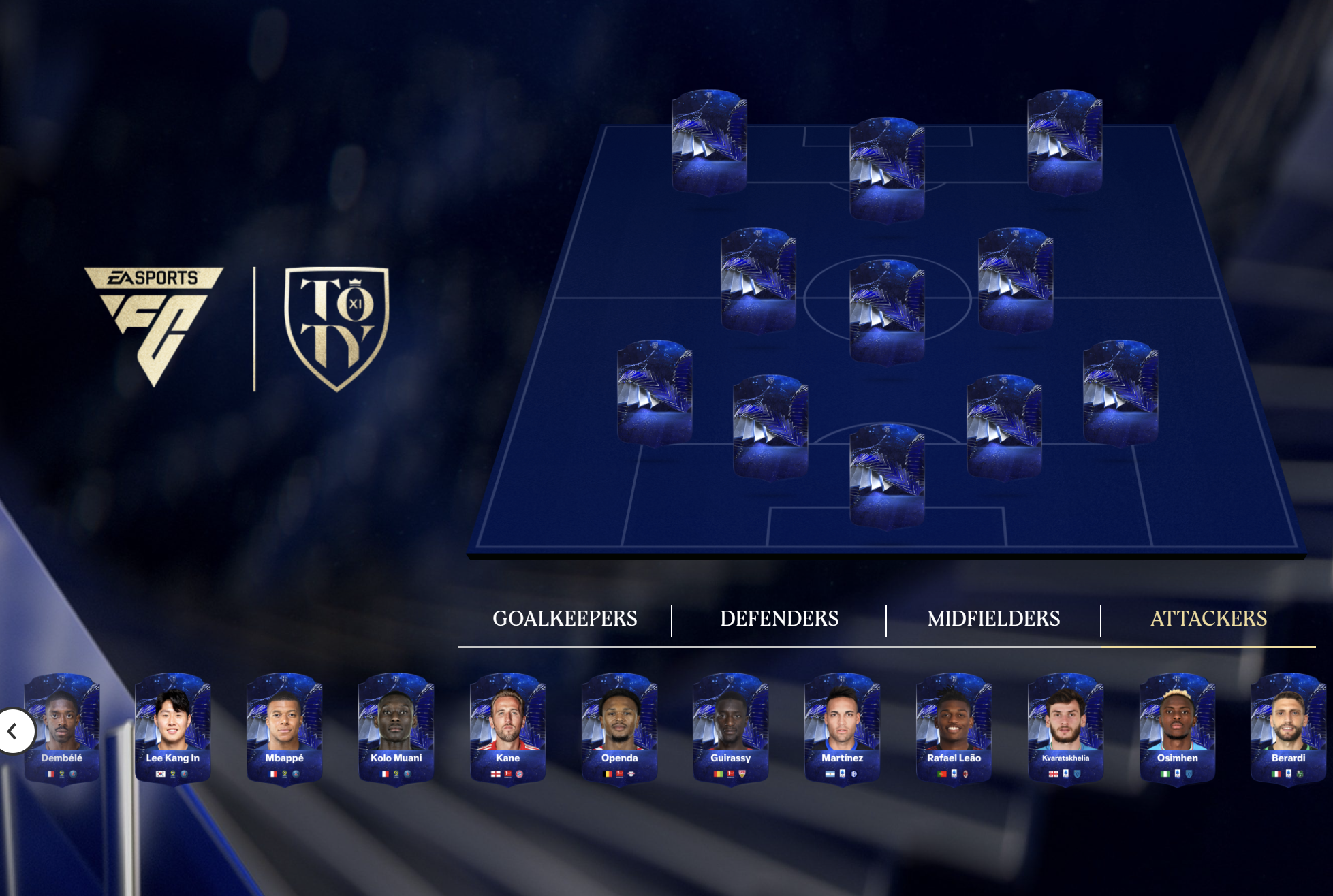Viewport: 1333px width, 896px height.
Task: Pick the Dembélé player card
Action: click(62, 729)
